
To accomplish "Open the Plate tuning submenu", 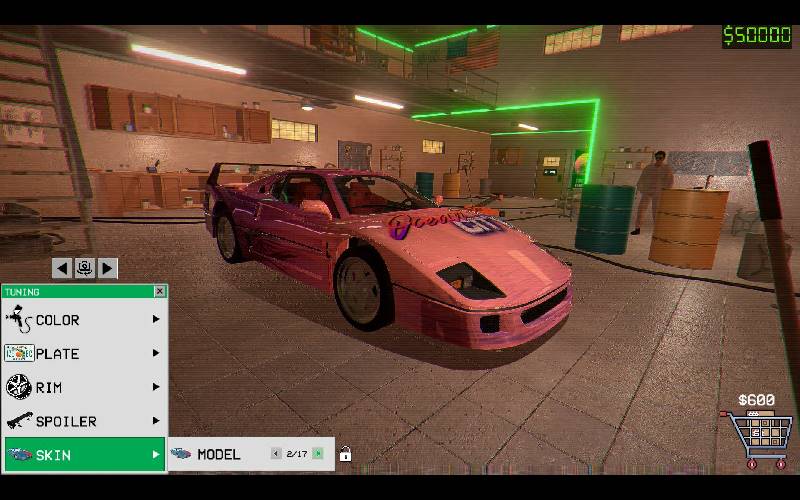I will [84, 353].
